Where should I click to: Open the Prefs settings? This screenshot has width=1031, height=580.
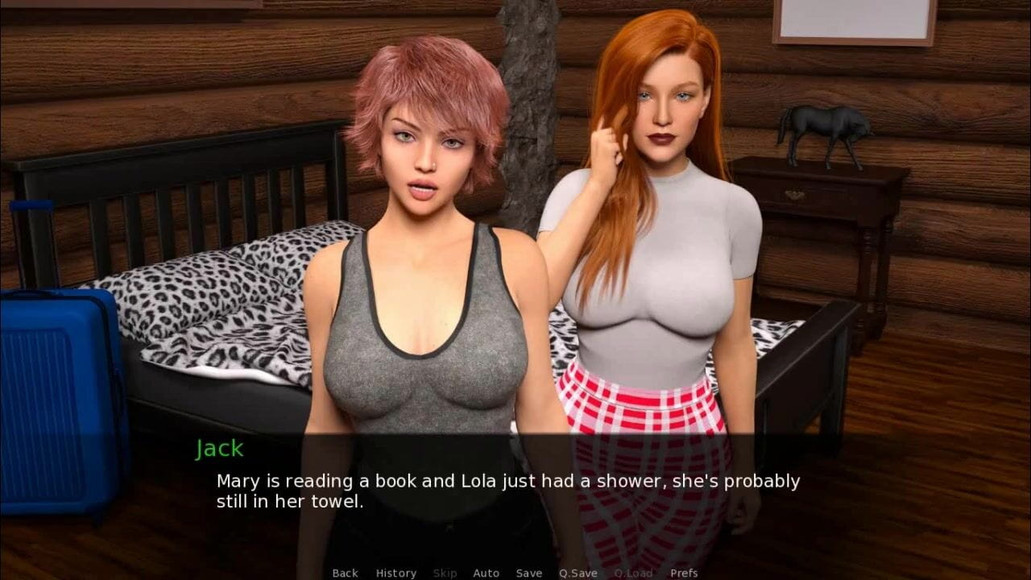tap(684, 573)
